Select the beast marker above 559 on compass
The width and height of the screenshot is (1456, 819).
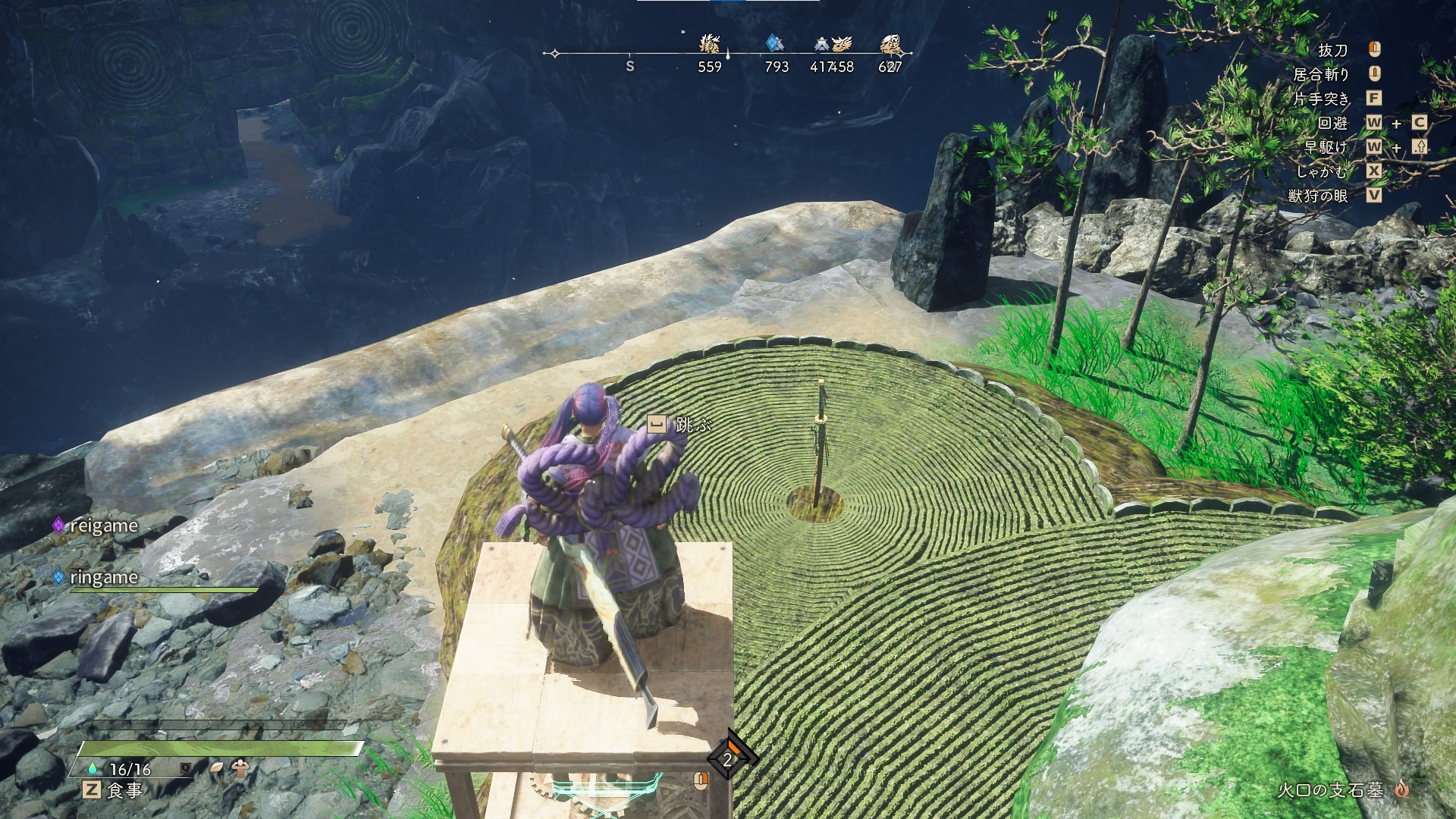tap(709, 43)
